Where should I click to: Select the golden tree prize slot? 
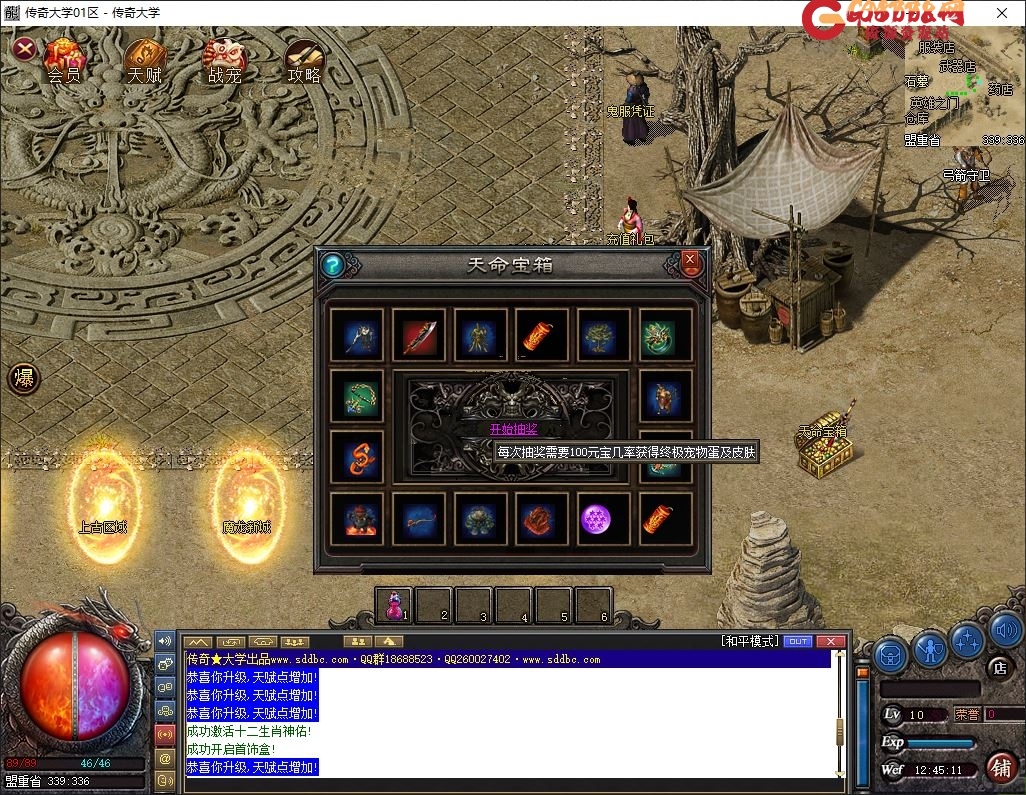(604, 335)
